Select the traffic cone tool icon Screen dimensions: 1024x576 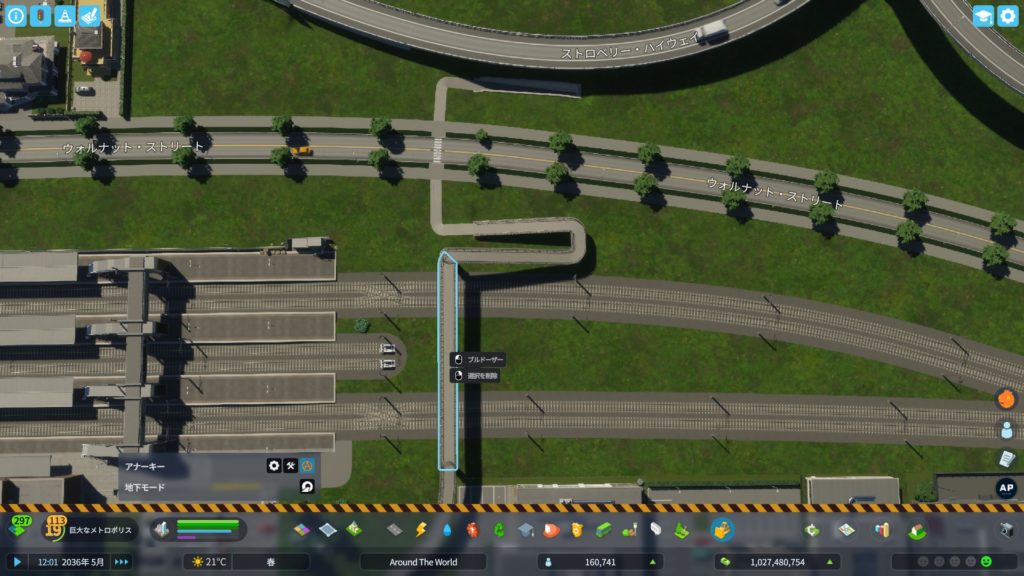[65, 16]
